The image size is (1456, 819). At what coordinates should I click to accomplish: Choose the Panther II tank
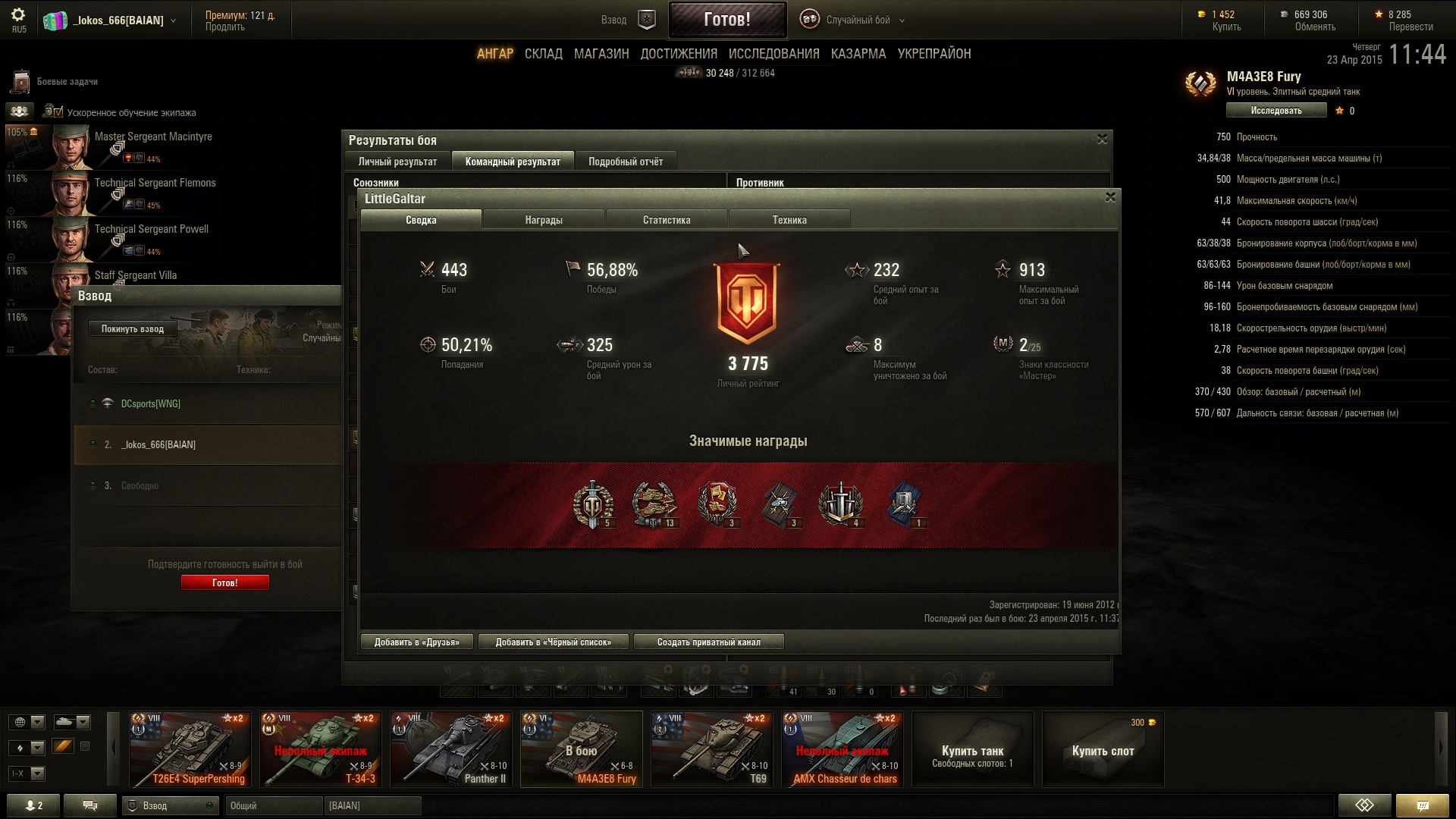click(x=451, y=749)
